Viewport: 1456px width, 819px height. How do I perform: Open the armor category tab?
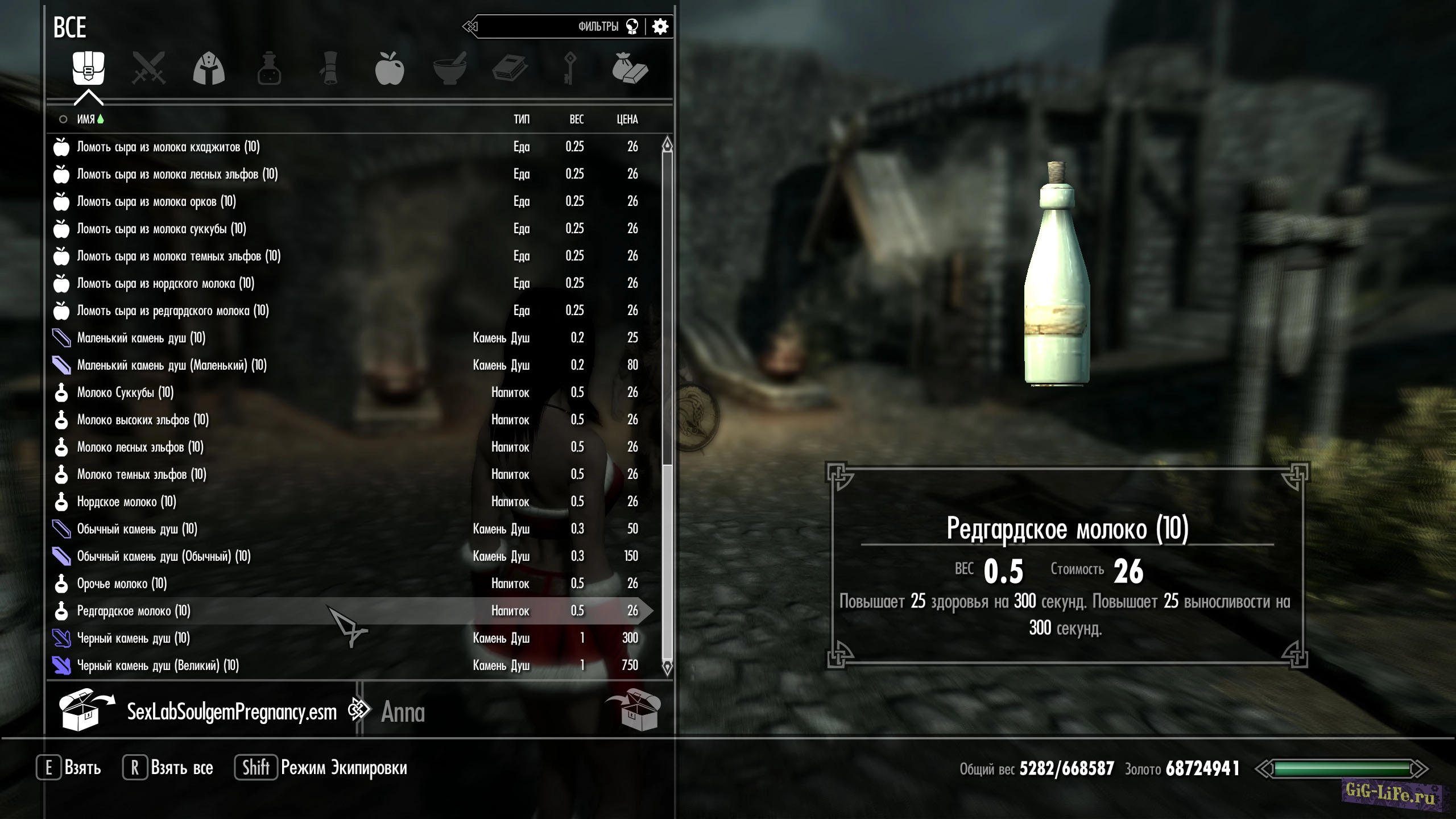pos(209,69)
